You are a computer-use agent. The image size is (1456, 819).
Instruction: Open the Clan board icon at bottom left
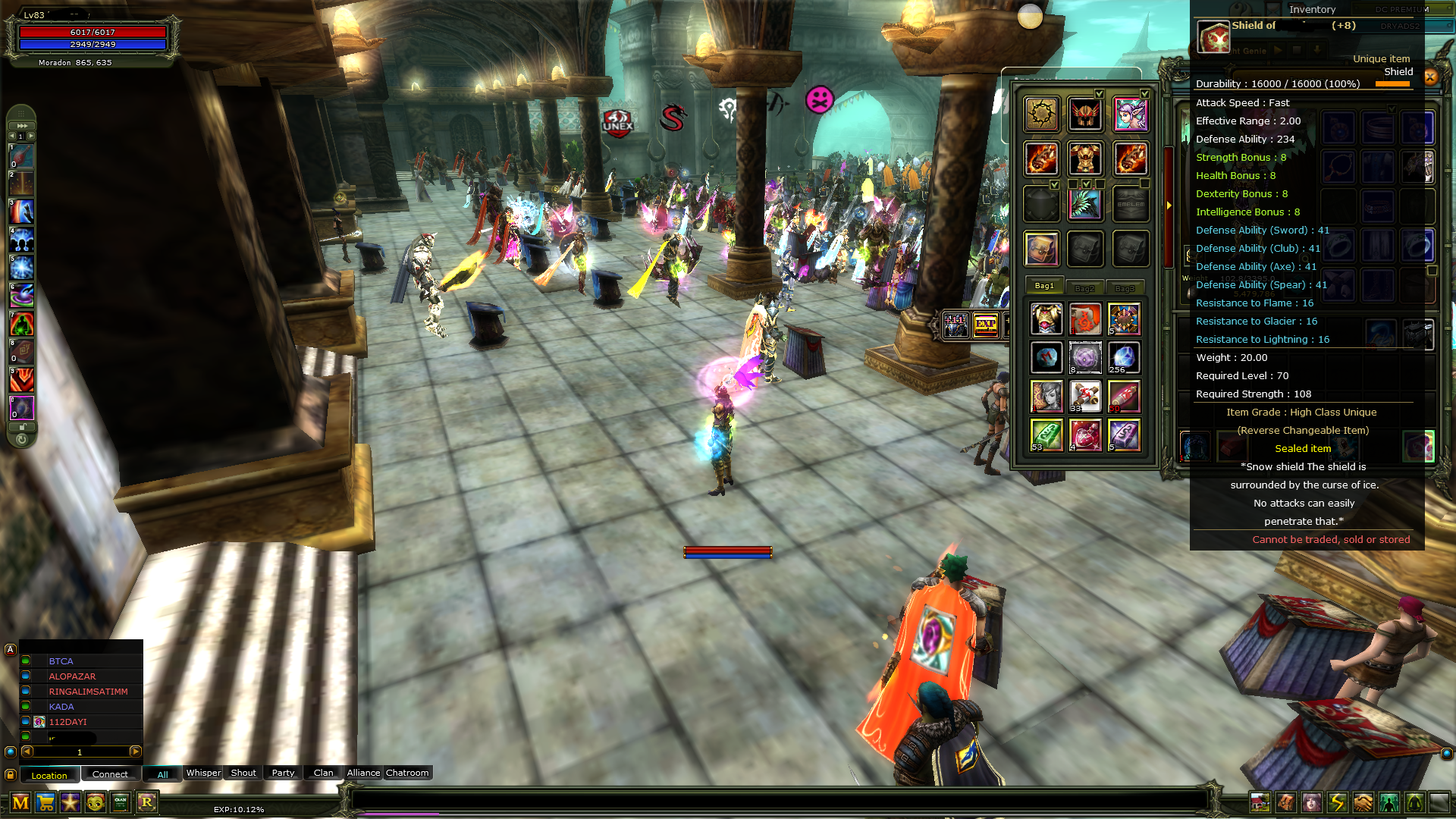(x=120, y=802)
